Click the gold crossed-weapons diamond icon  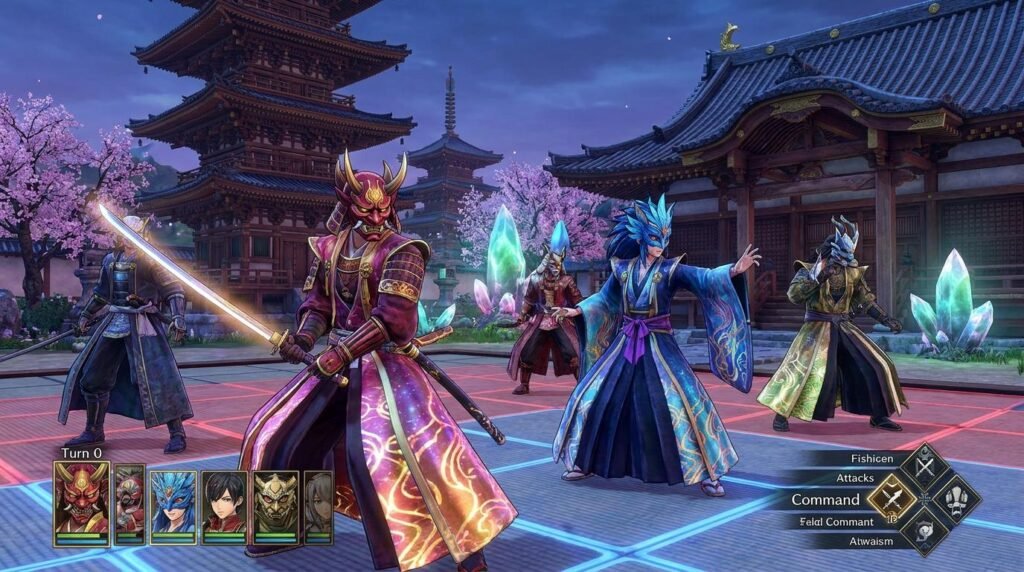pyautogui.click(x=891, y=499)
